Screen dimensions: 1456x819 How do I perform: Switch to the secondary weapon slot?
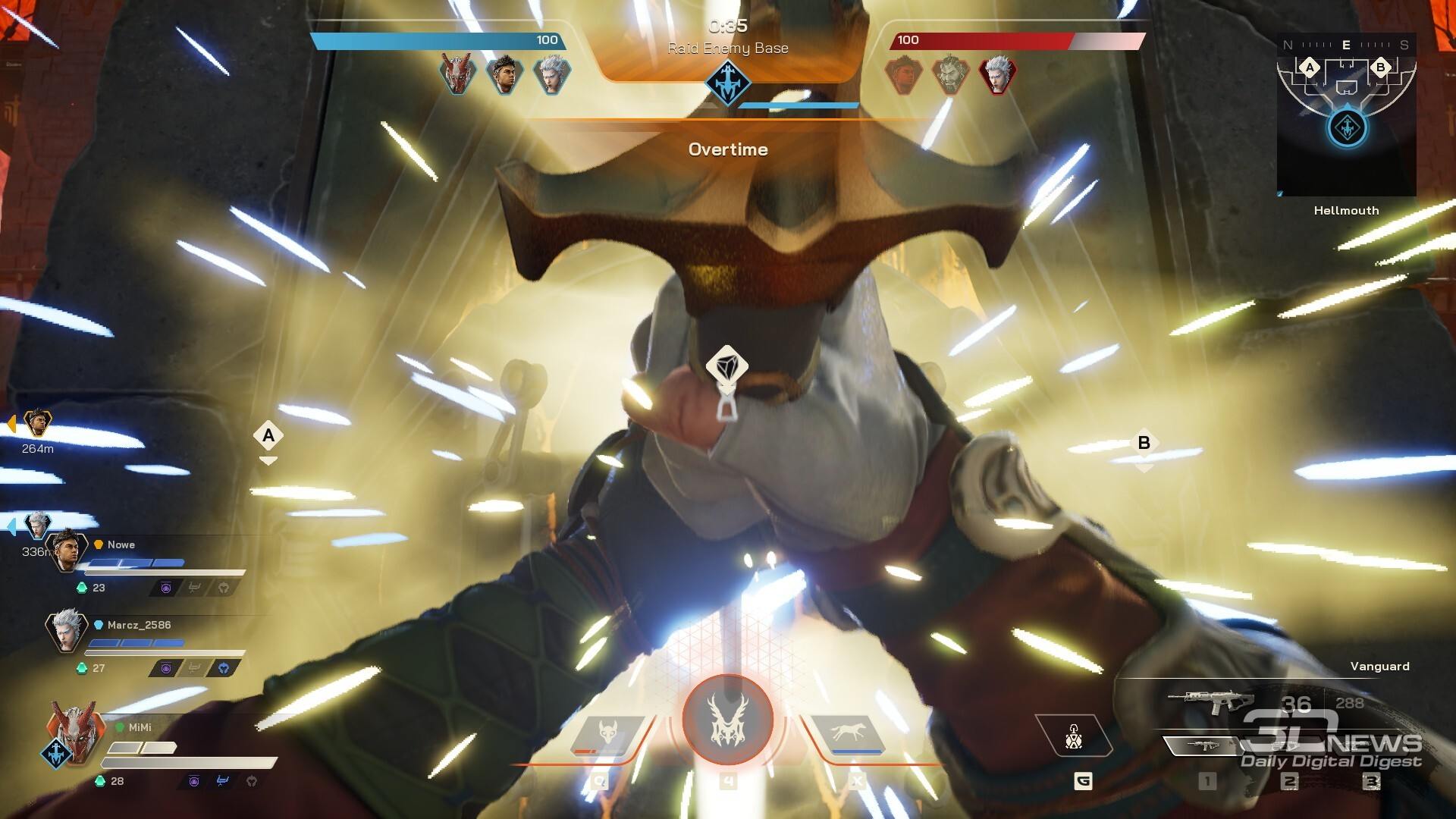1202,746
